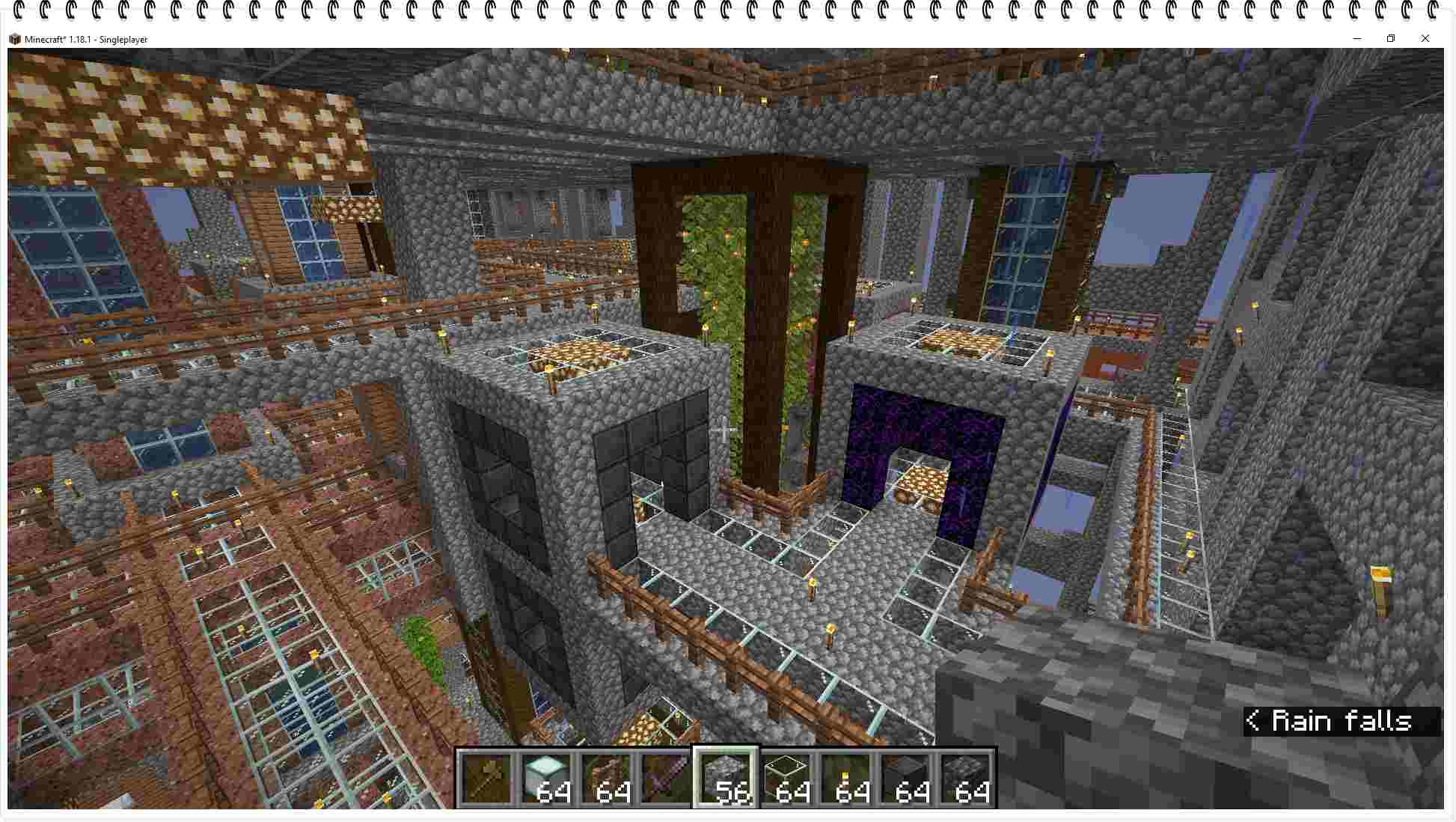
Task: Select the axe in the hotbar
Action: point(486,778)
